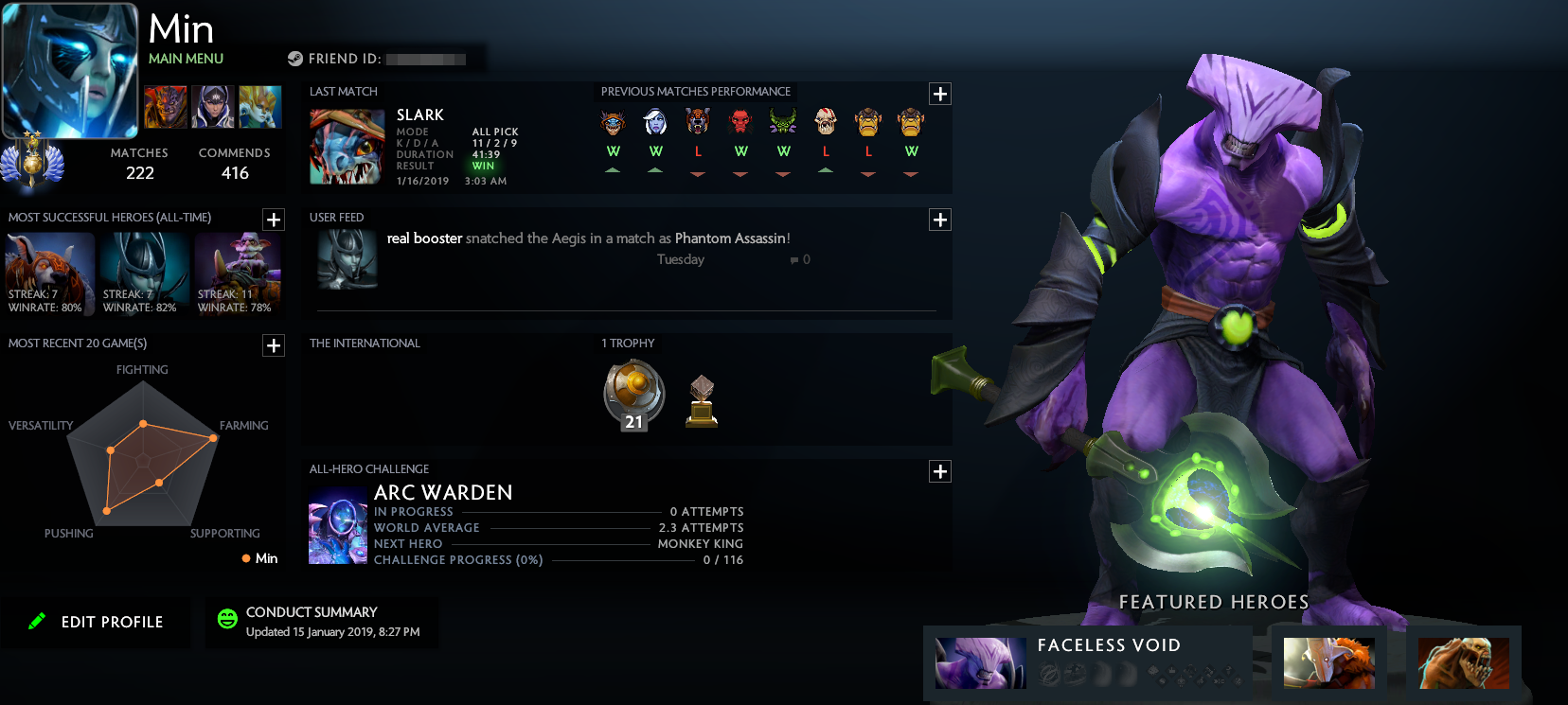This screenshot has width=1568, height=705.
Task: Click the Phantom Assassin link in the feed
Action: [x=731, y=238]
